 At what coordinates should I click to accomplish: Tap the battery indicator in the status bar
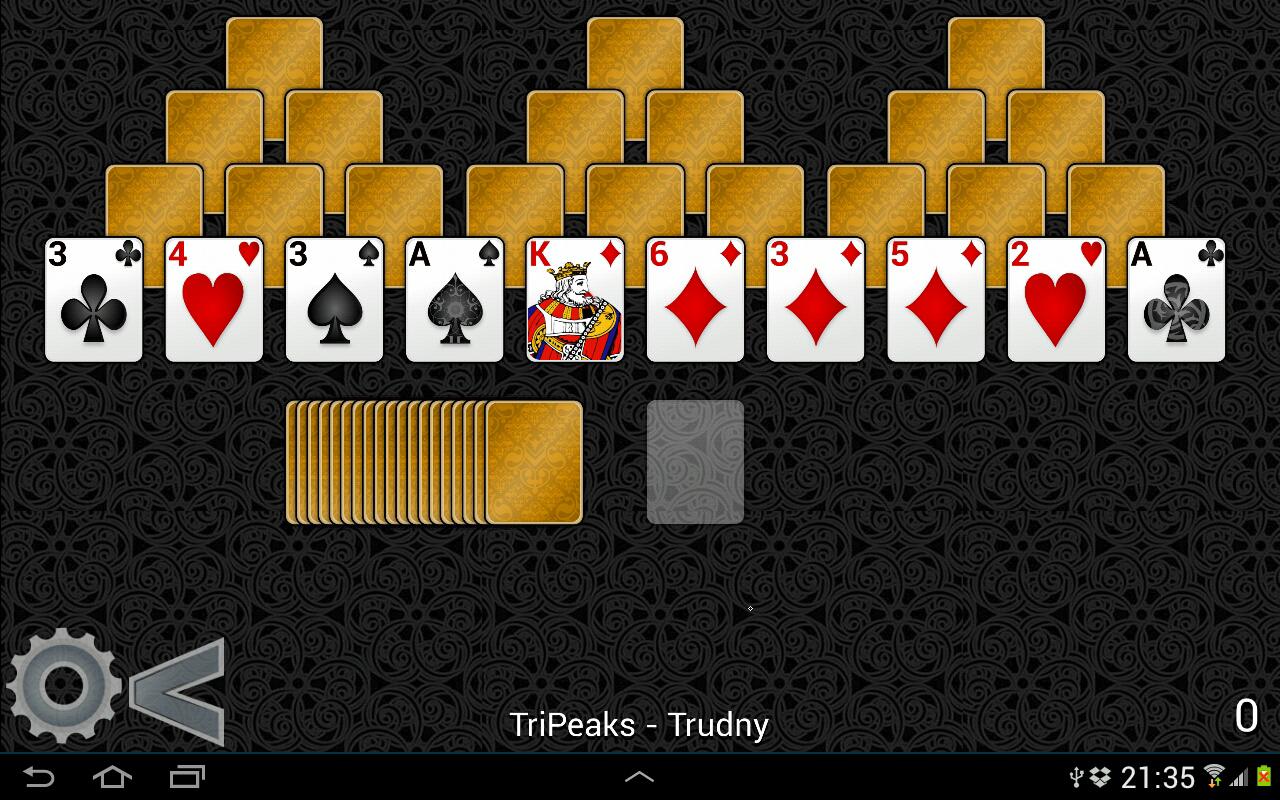tap(1266, 777)
